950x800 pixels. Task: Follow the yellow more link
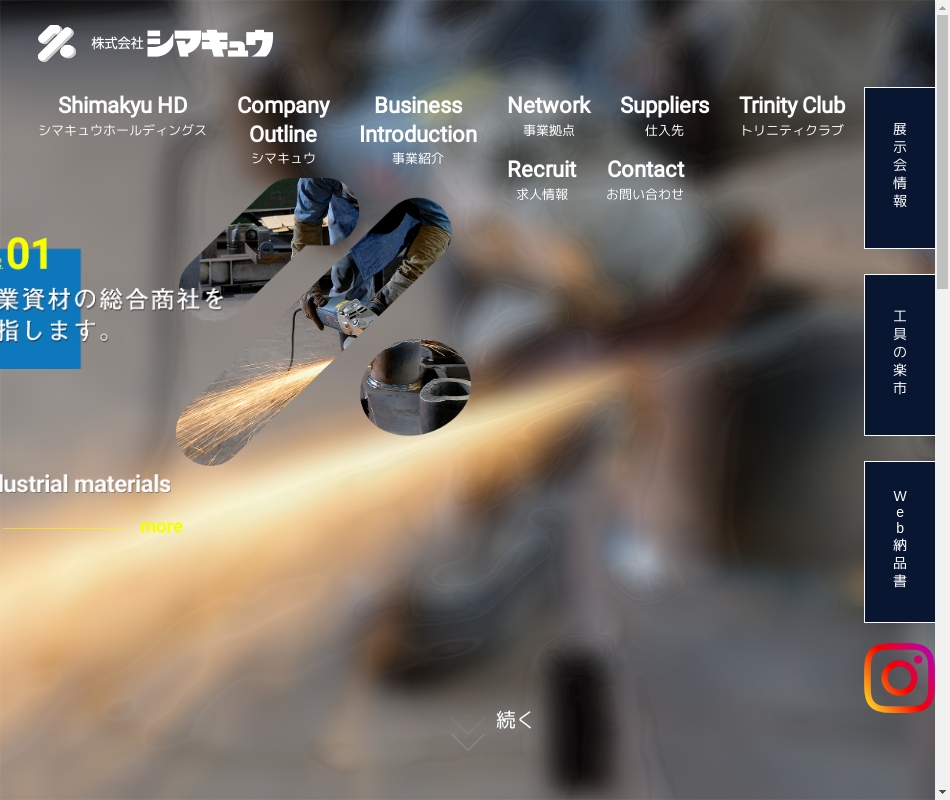161,527
